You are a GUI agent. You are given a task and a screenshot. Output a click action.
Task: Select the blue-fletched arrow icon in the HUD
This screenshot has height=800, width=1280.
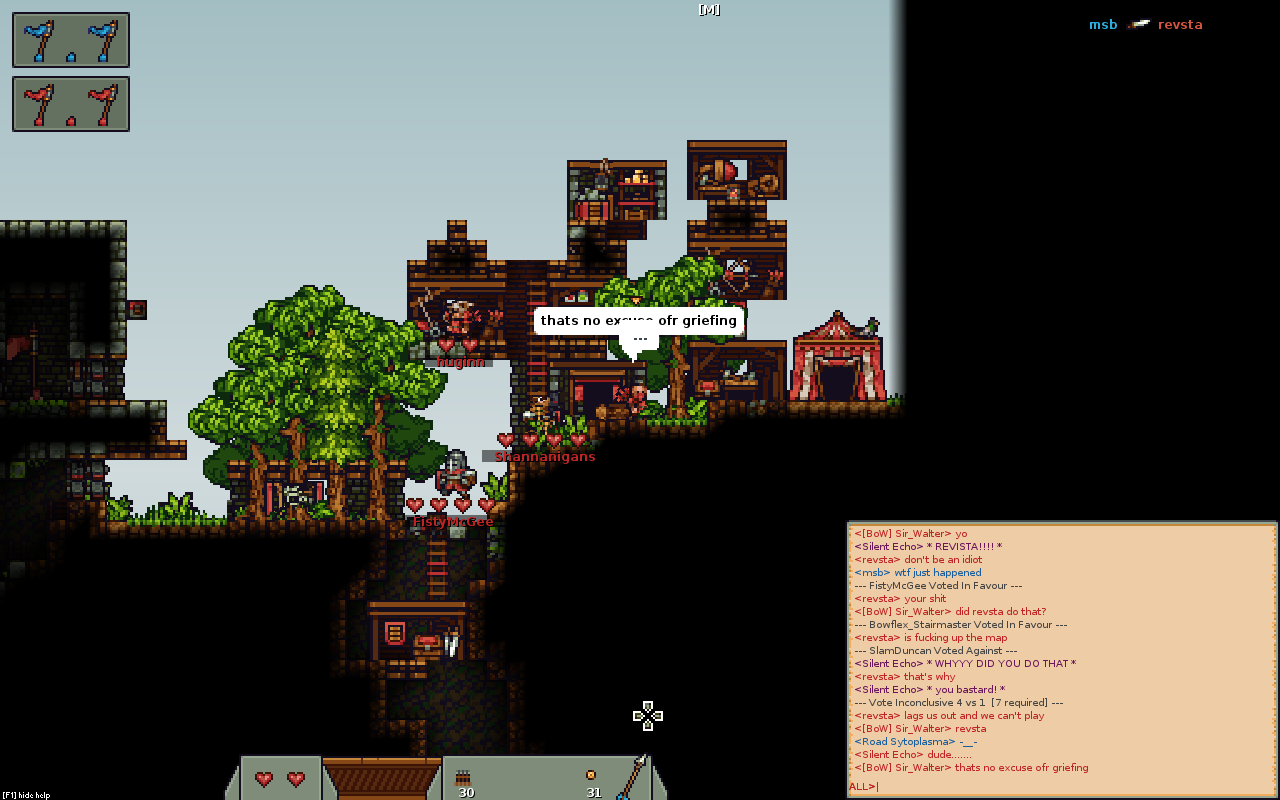[x=632, y=776]
